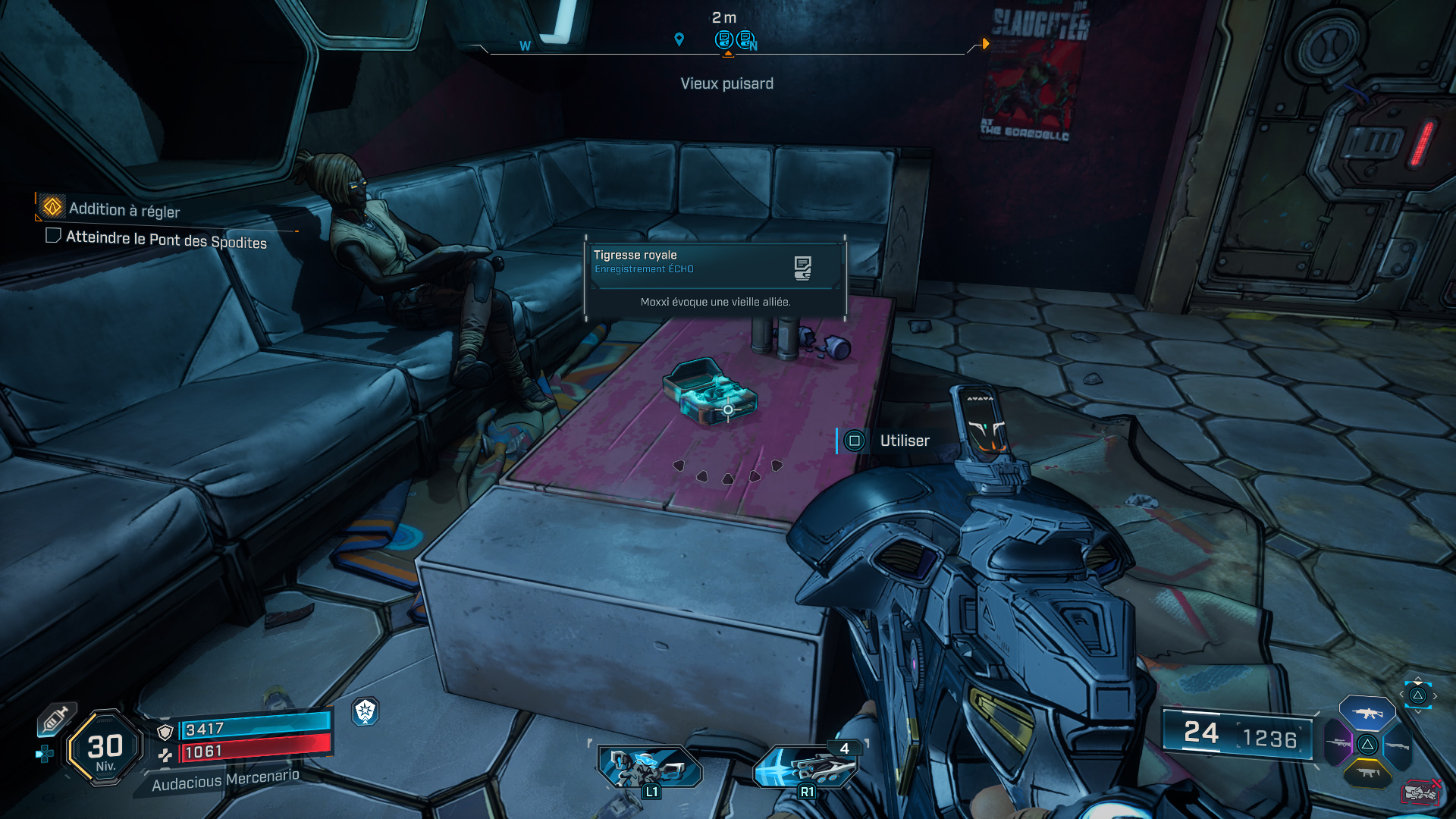This screenshot has height=819, width=1456.
Task: Select the "Addition à régler" tracked quest
Action: (x=124, y=209)
